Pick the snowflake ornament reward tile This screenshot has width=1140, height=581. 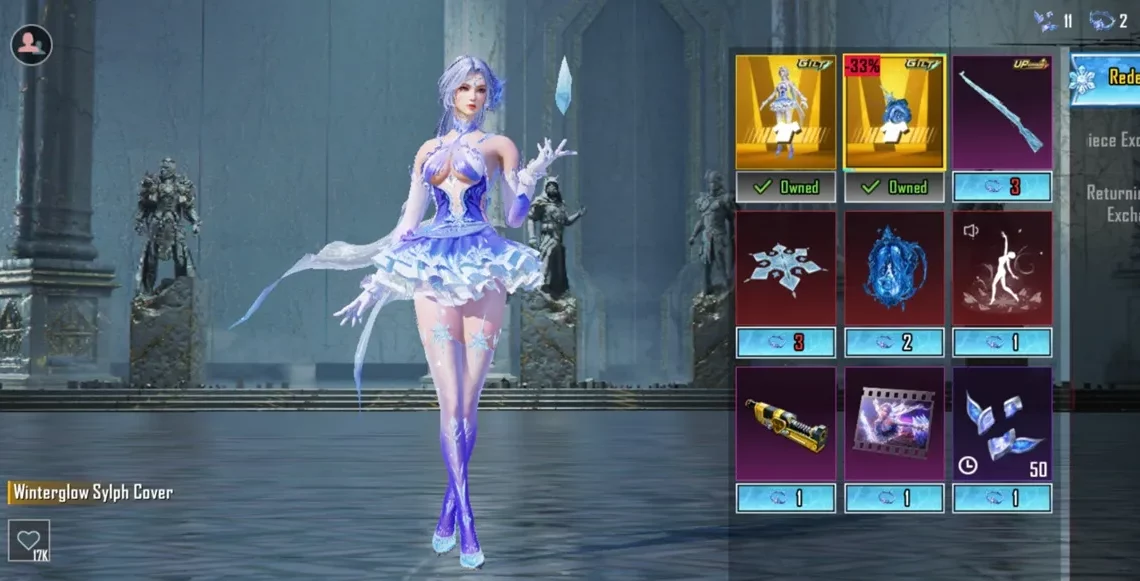(x=785, y=268)
